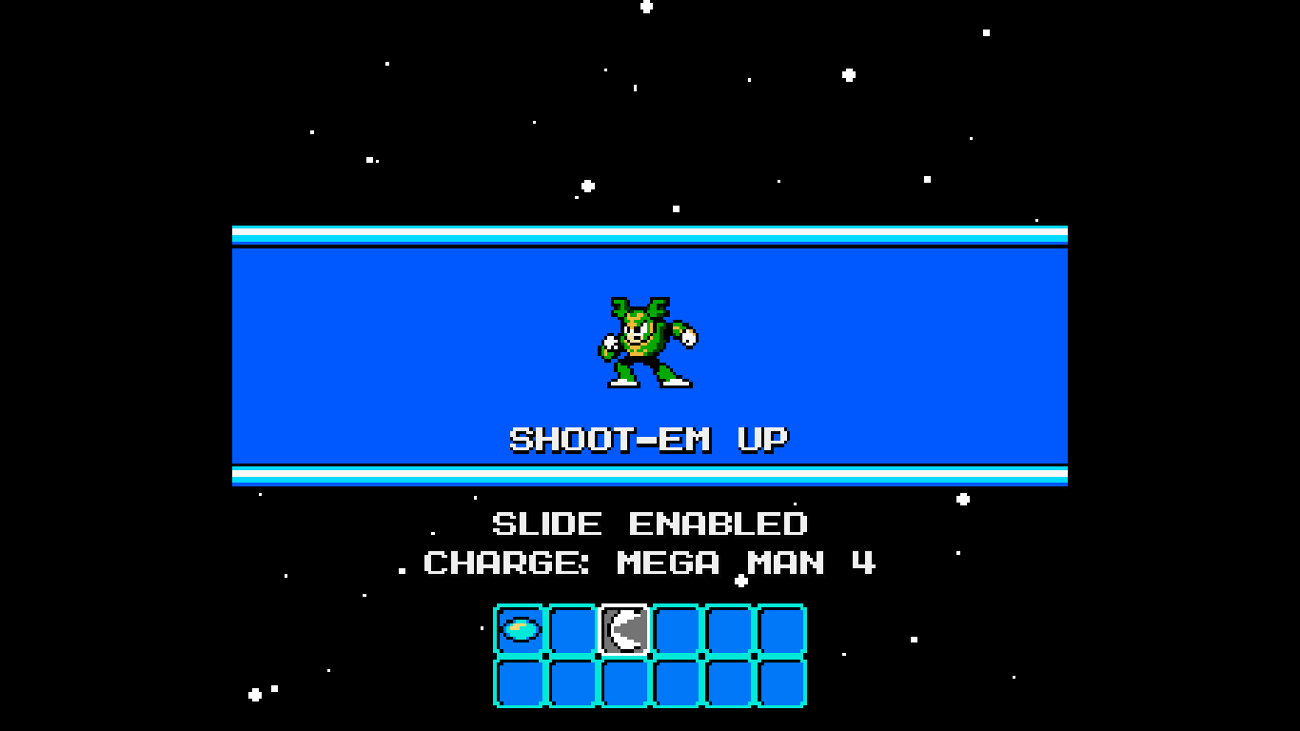1300x731 pixels.
Task: Click the crescent moon icon in the highlighted slot
Action: click(x=622, y=628)
